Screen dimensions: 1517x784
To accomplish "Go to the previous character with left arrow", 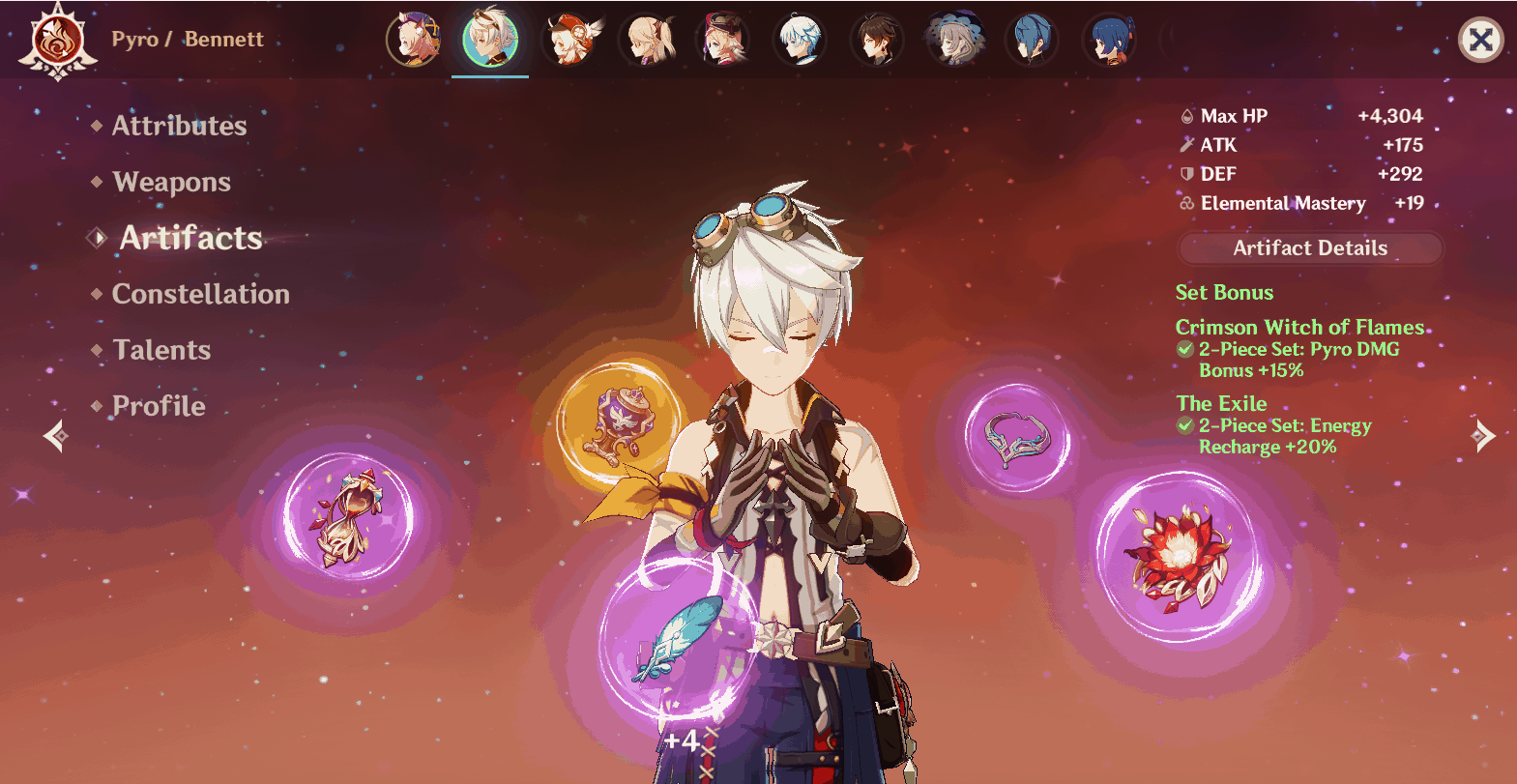I will click(55, 436).
